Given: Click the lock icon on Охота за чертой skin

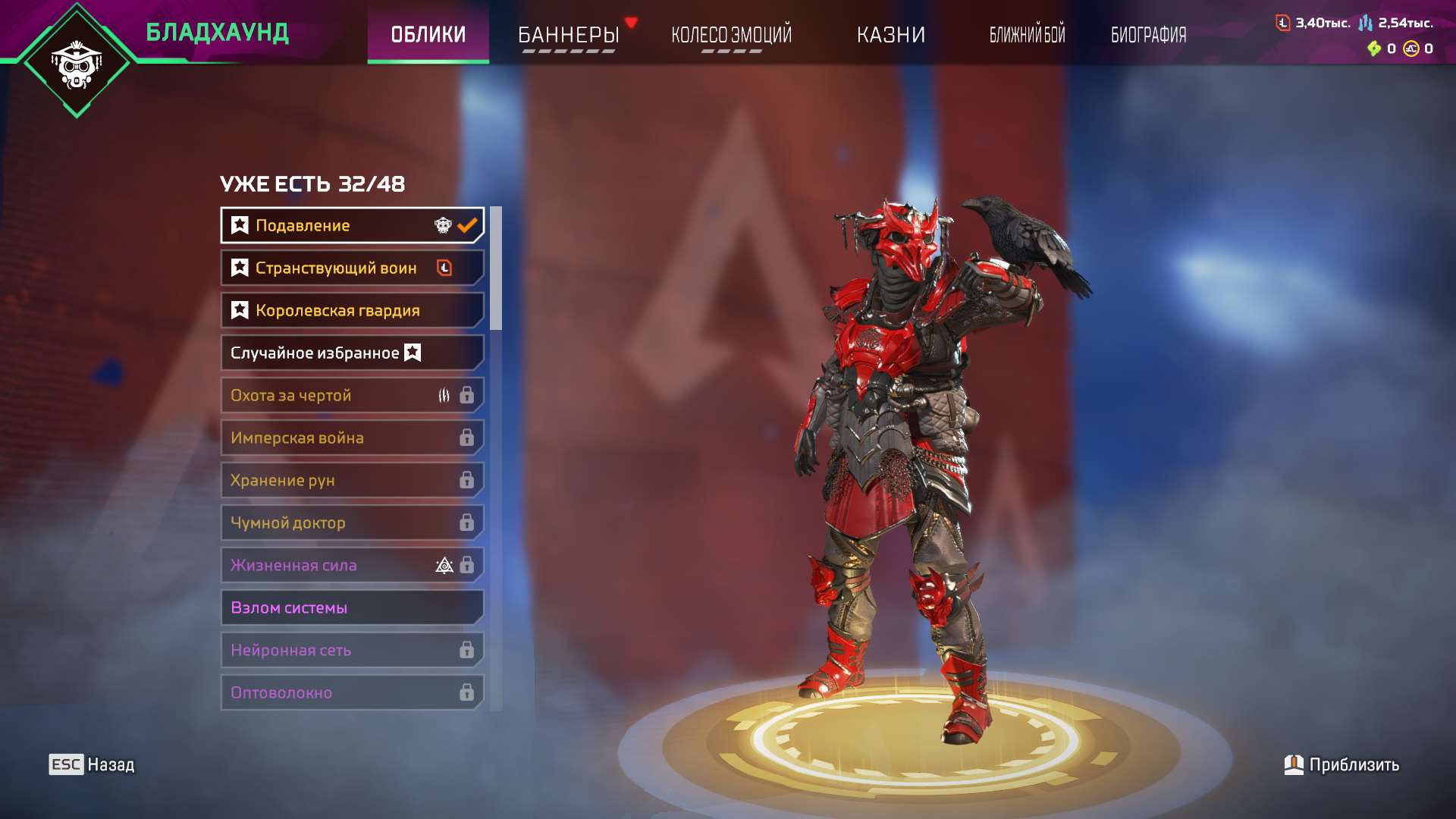Looking at the screenshot, I should coord(468,395).
